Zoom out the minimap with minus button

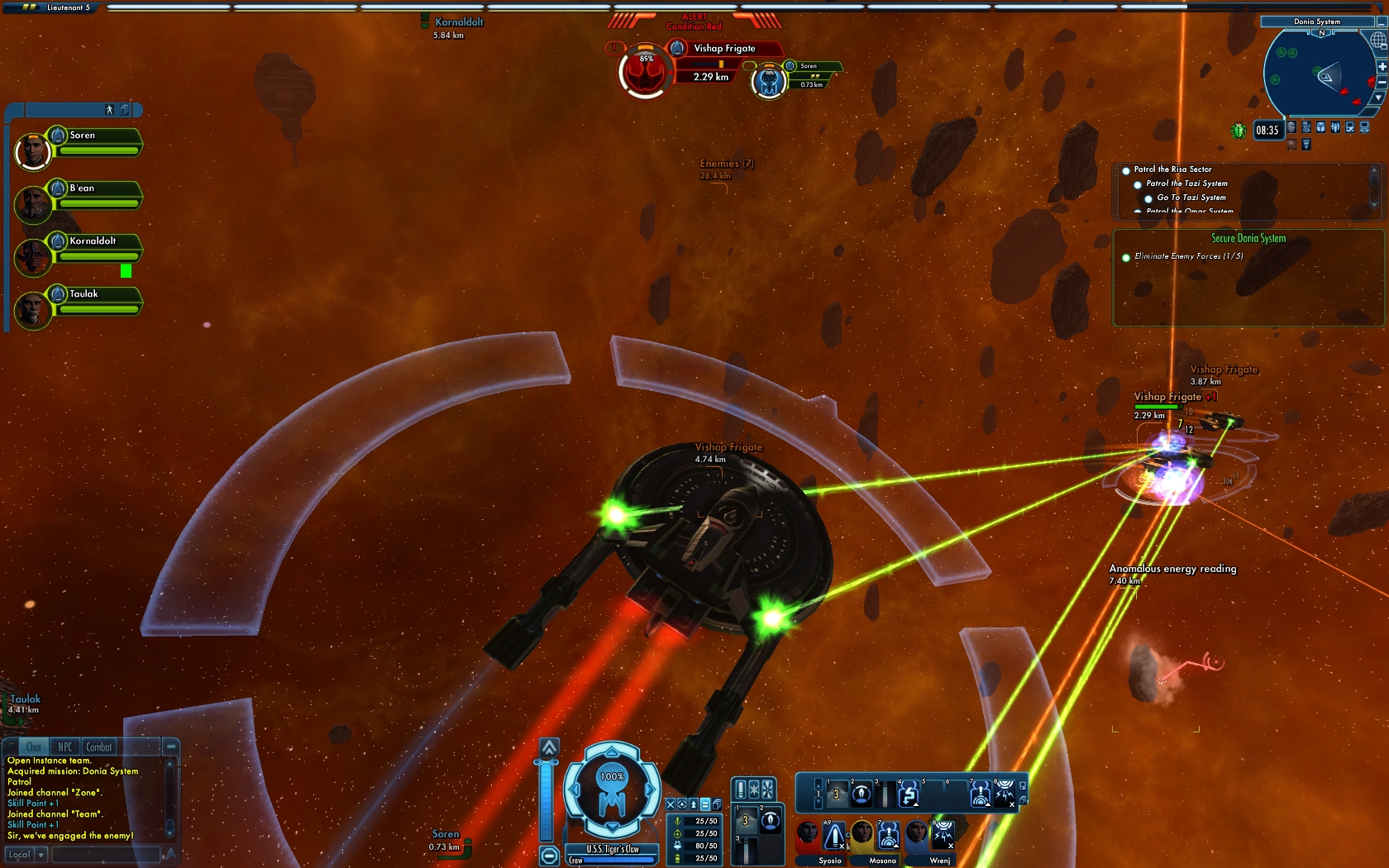point(1382,82)
